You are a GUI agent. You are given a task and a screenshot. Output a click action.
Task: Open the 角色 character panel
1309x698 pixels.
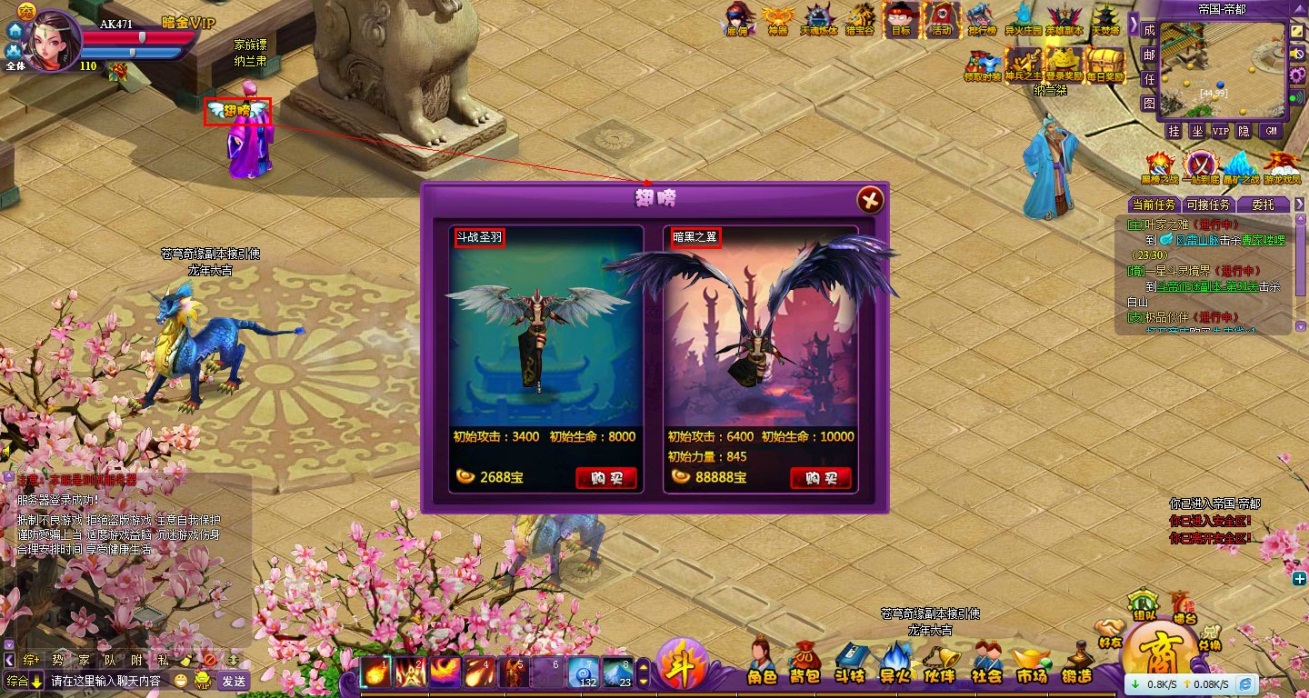762,664
